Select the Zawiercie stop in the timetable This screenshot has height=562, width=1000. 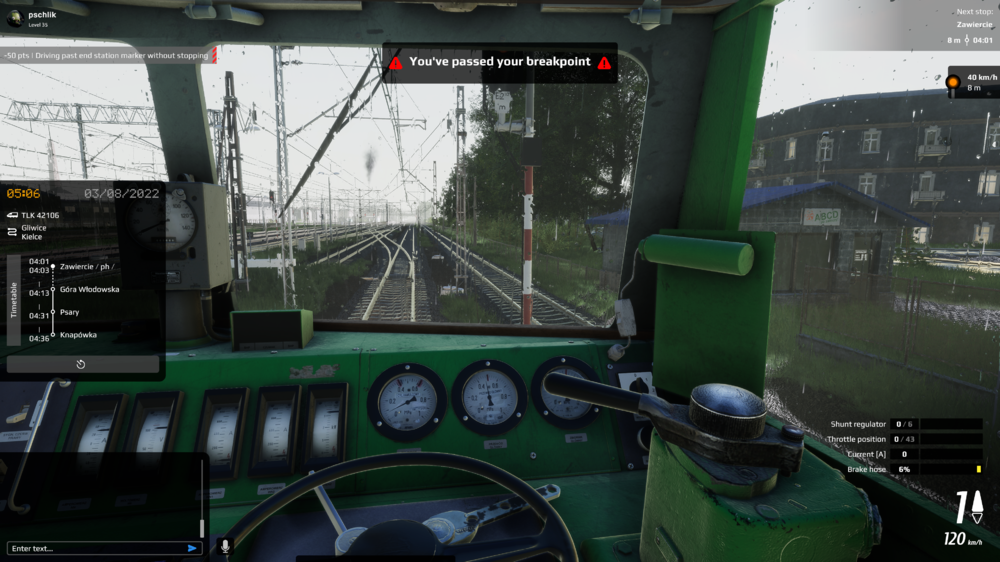[x=86, y=266]
